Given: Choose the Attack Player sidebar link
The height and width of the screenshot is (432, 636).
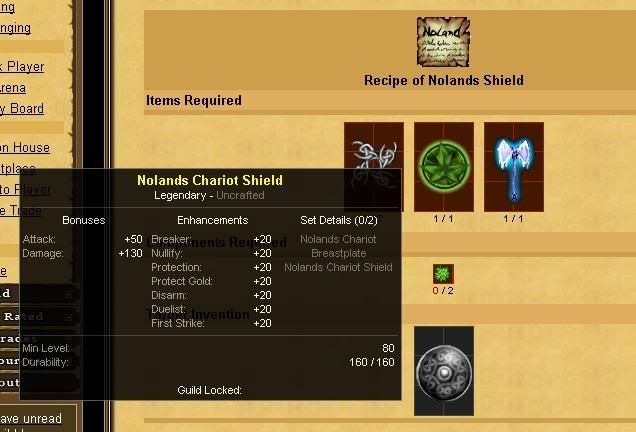Looking at the screenshot, I should point(22,67).
